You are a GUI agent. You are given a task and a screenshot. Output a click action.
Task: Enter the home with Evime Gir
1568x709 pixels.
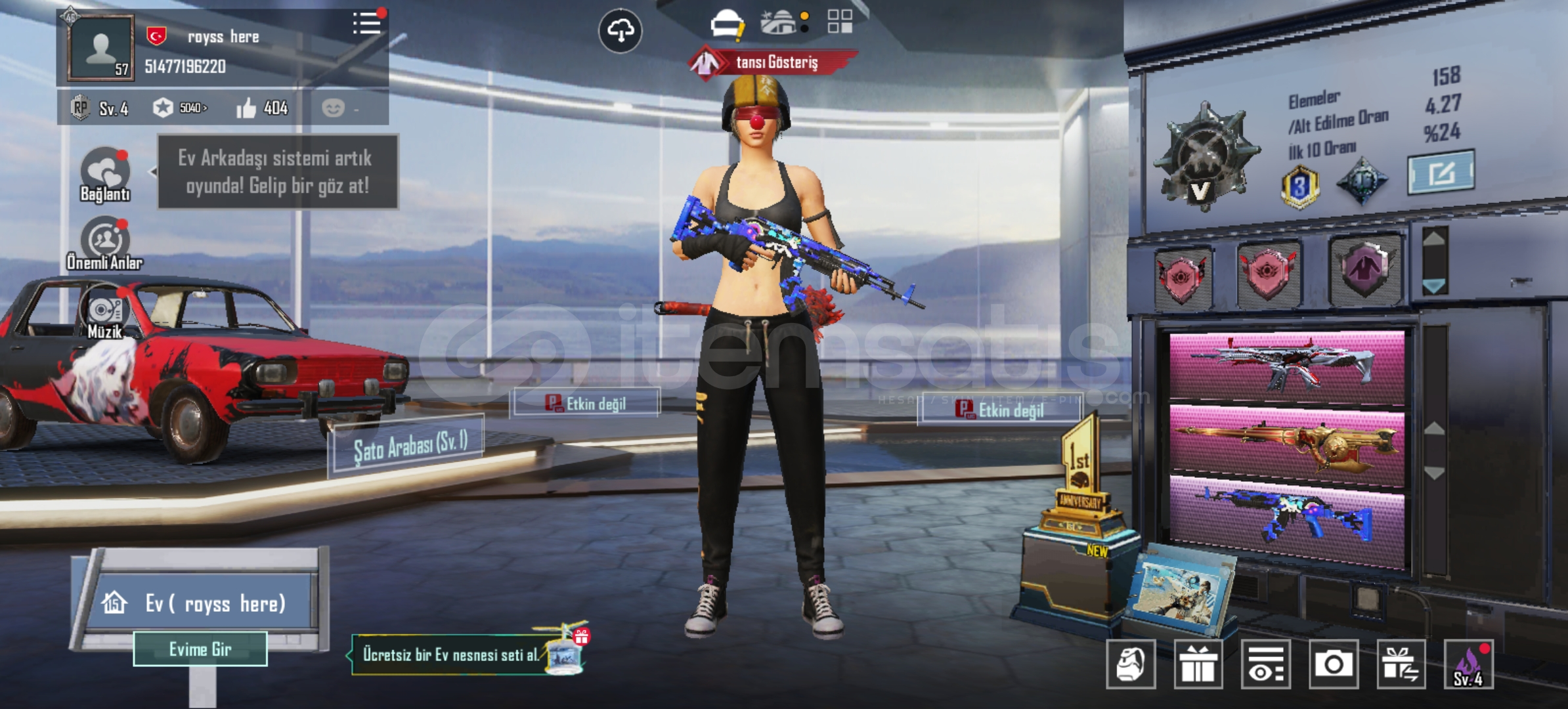tap(200, 649)
